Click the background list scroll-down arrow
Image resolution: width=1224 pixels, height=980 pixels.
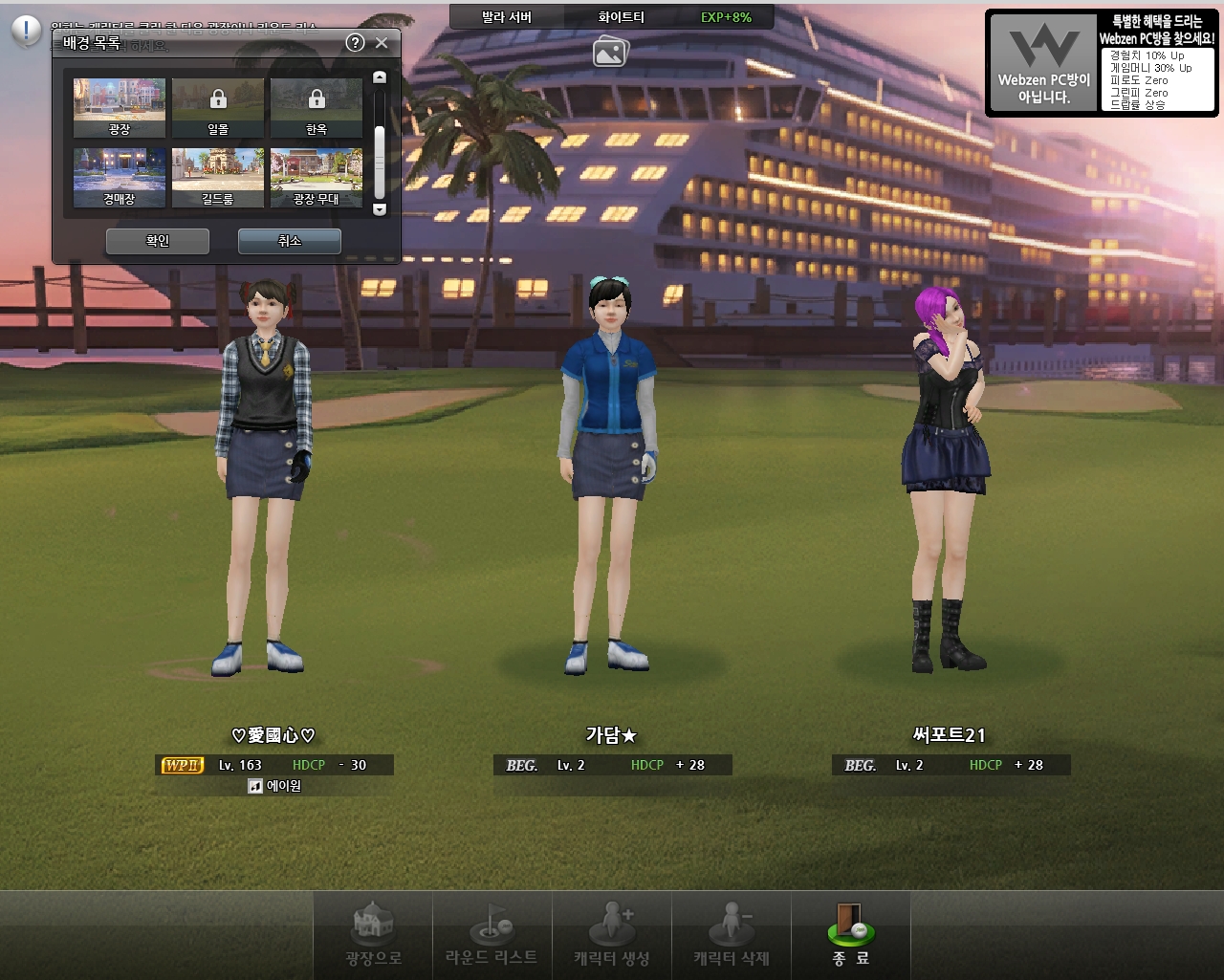[380, 209]
